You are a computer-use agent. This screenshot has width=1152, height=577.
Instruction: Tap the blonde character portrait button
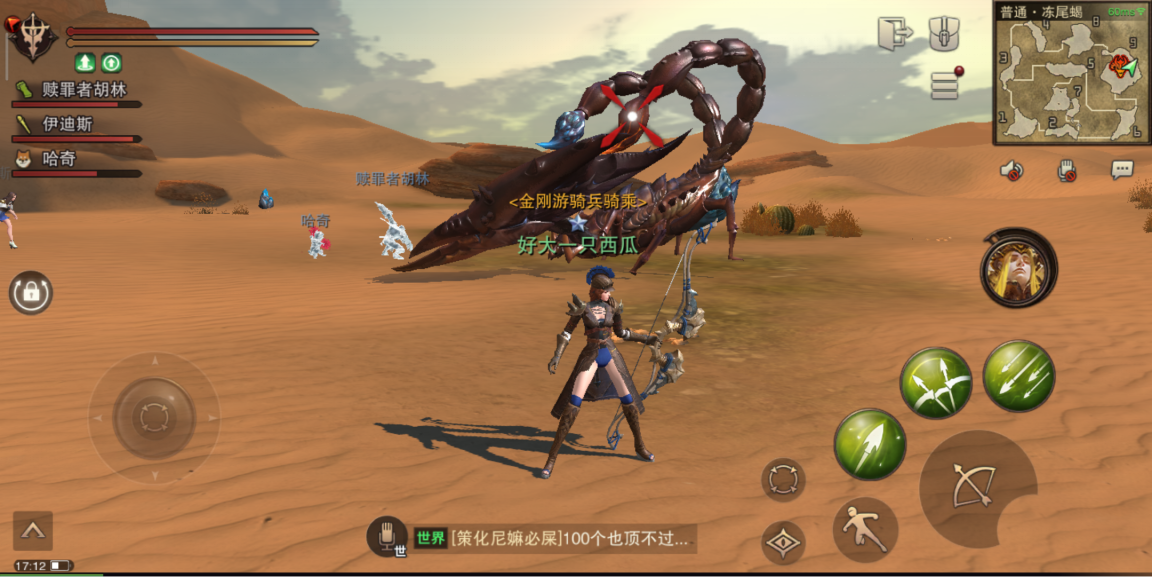(x=1019, y=268)
